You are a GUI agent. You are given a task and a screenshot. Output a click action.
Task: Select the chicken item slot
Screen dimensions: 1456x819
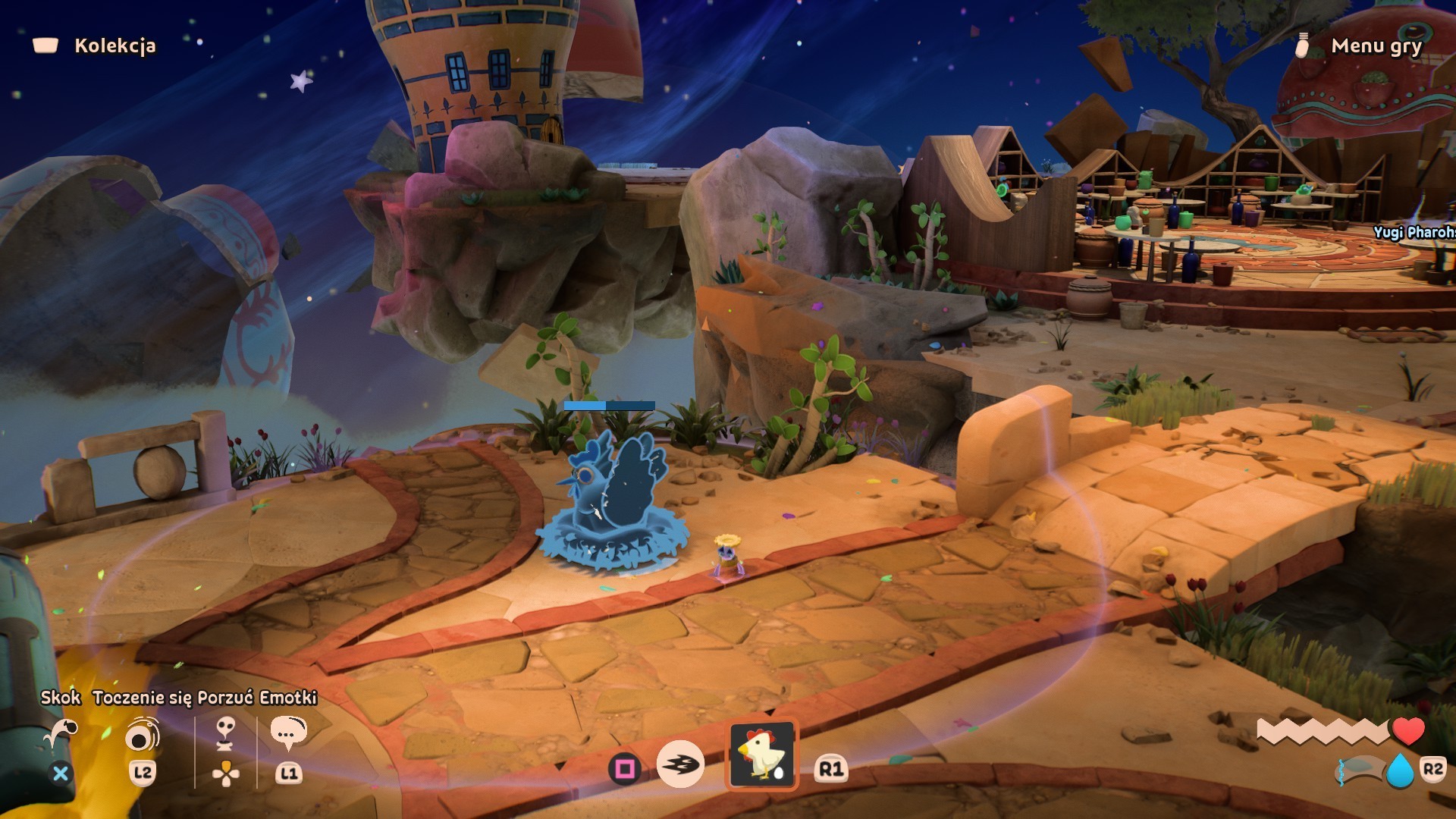pyautogui.click(x=762, y=754)
